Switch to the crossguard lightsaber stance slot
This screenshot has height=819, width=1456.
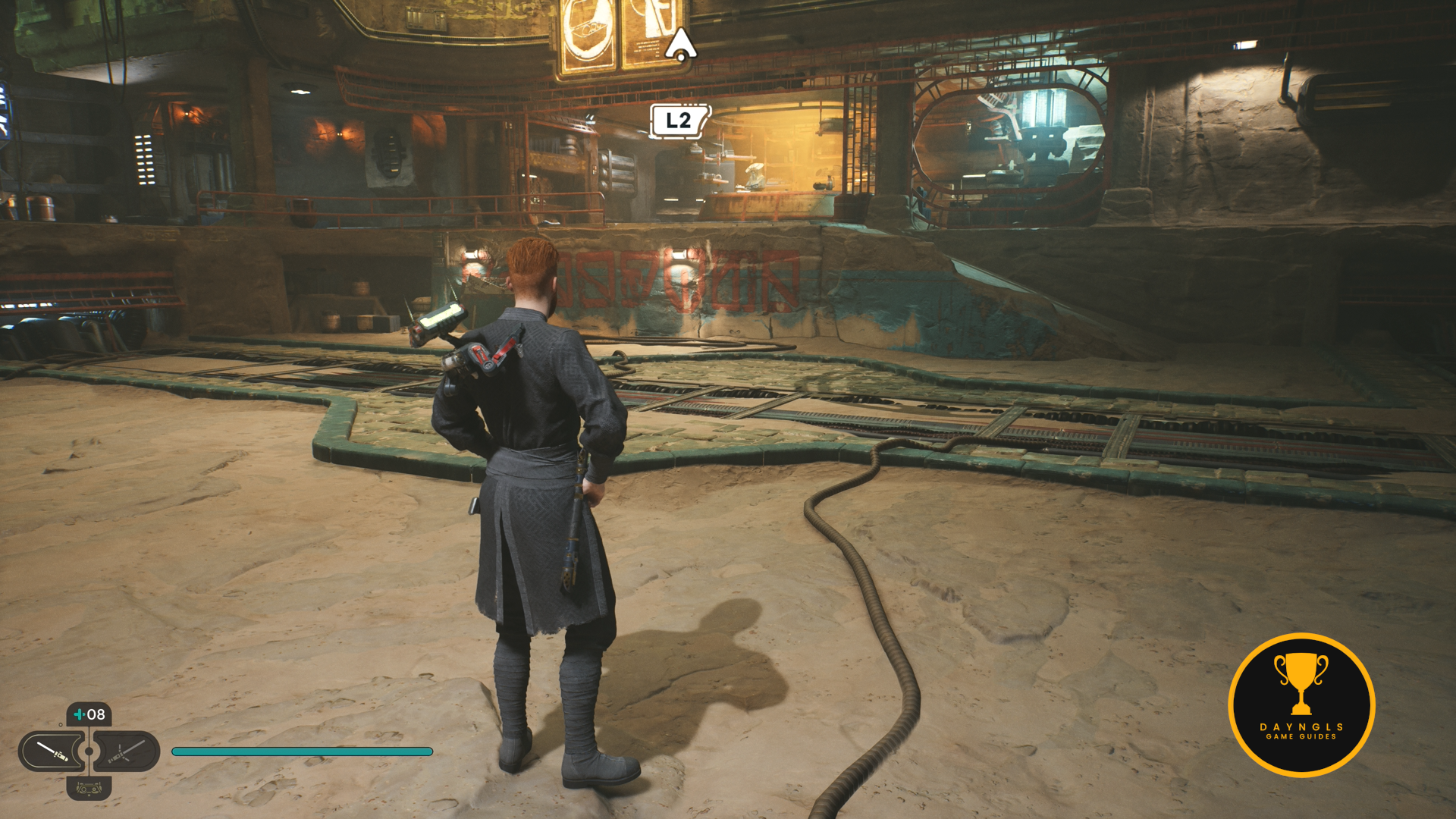tap(126, 752)
